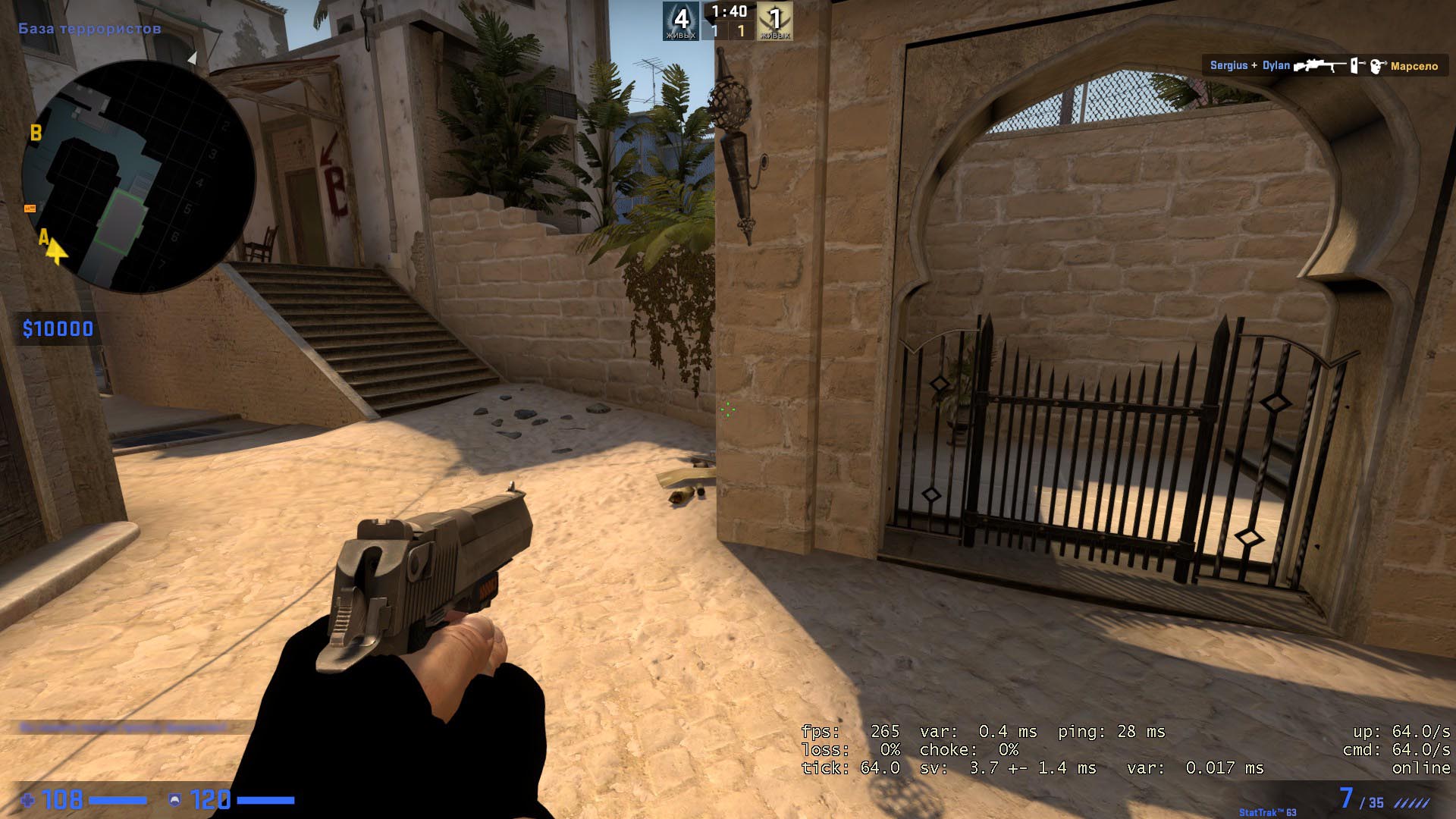Toggle the bombsite A marker on minimap
The height and width of the screenshot is (819, 1456).
click(x=43, y=237)
